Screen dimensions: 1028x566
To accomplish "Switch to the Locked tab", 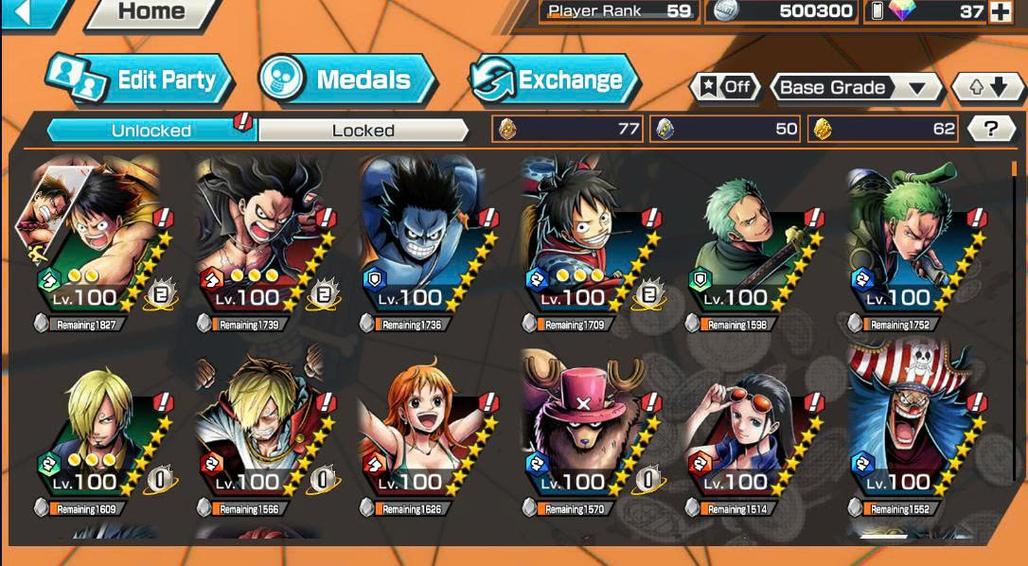I will 363,130.
